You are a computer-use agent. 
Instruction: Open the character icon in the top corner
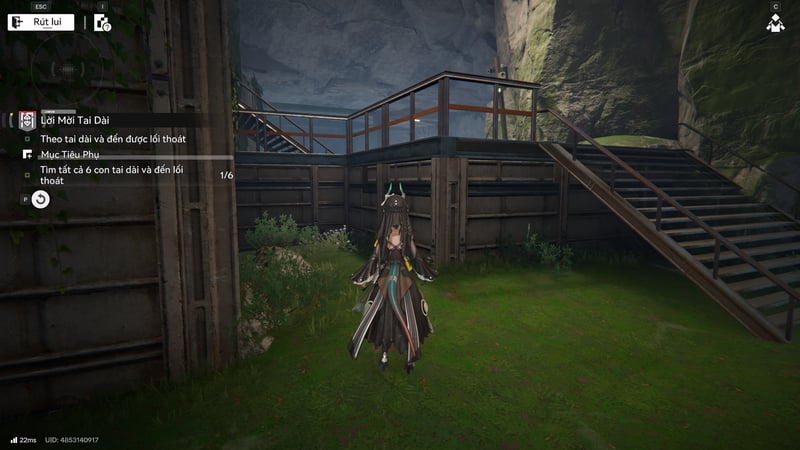point(775,22)
